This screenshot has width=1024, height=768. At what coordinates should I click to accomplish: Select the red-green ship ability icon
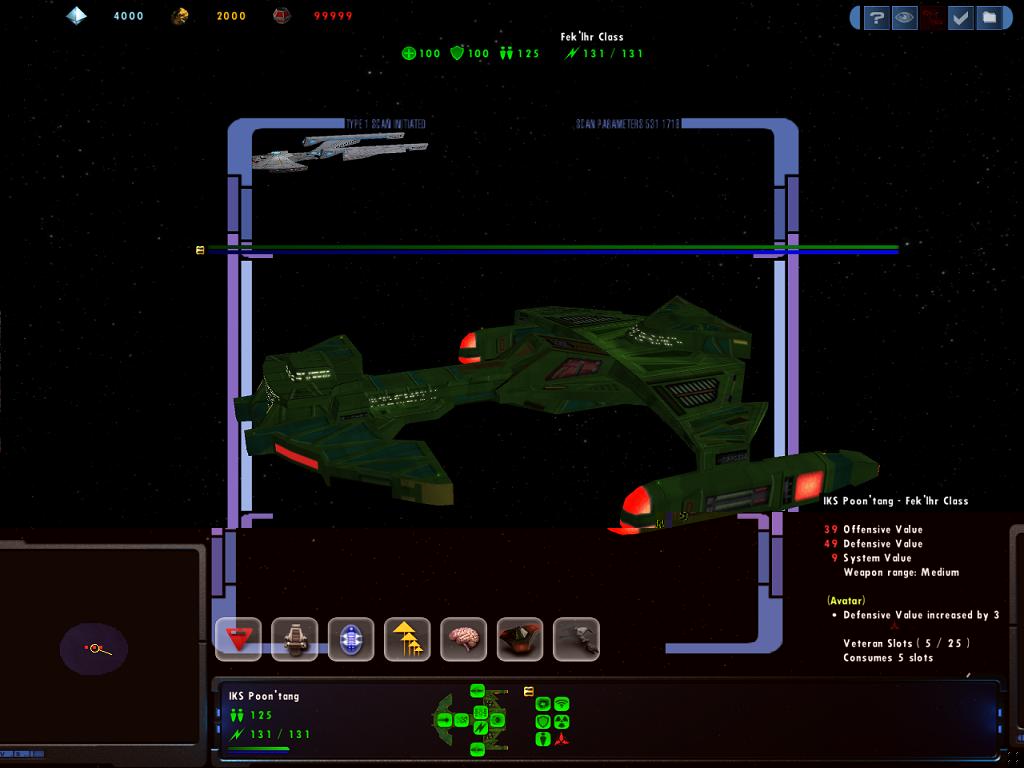pyautogui.click(x=520, y=639)
